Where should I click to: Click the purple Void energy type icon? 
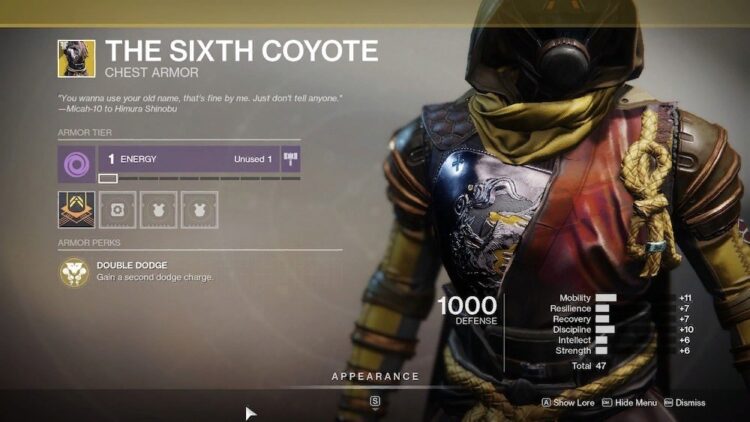[x=77, y=159]
